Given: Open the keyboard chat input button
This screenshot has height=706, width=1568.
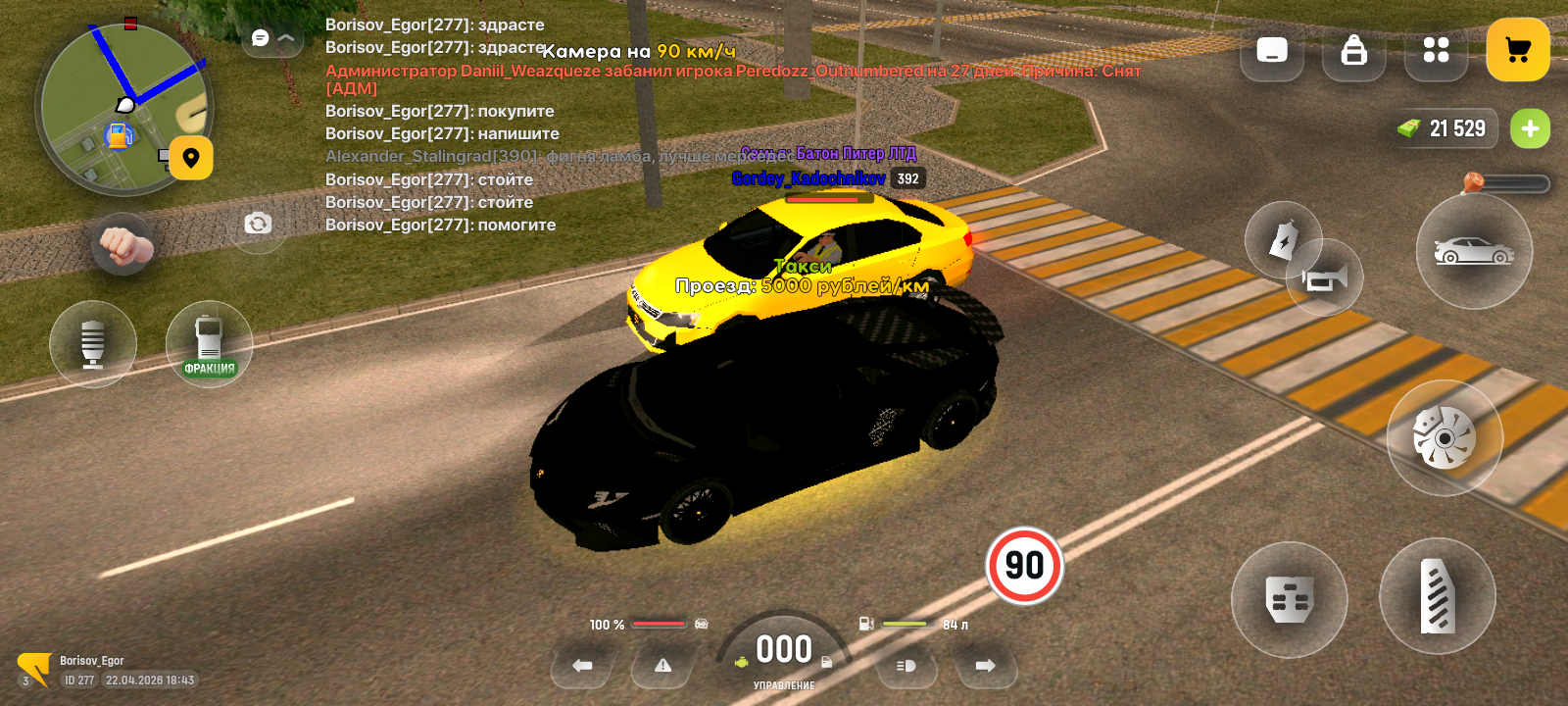Looking at the screenshot, I should click(x=1272, y=50).
